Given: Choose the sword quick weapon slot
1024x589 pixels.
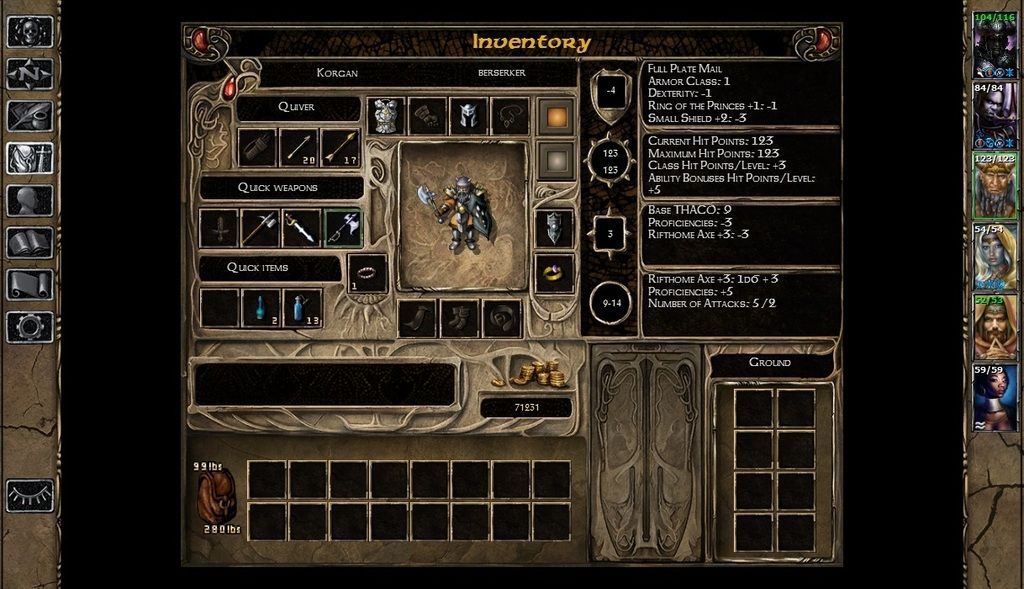Looking at the screenshot, I should [300, 228].
